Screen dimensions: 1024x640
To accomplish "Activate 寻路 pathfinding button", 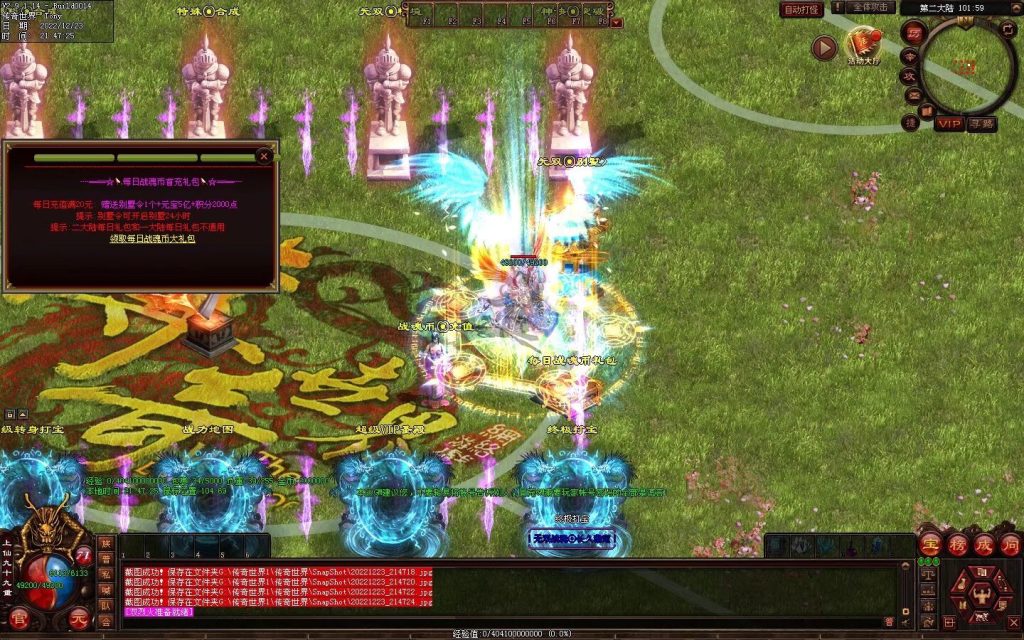I will pyautogui.click(x=982, y=124).
